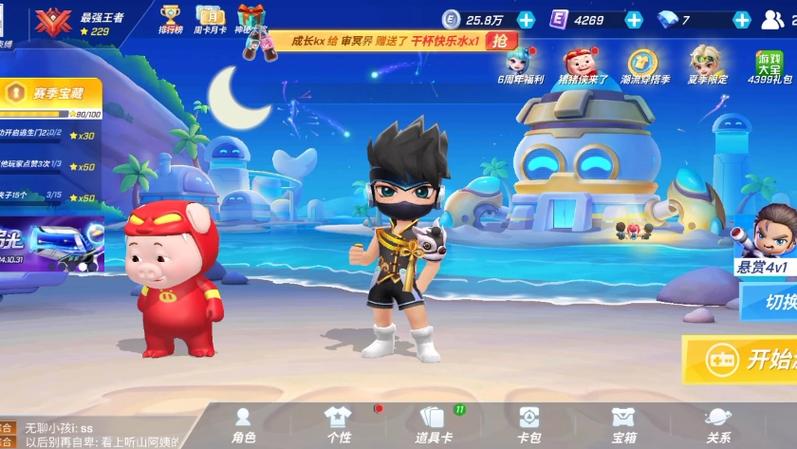Open the 6周年福利 anniversary event
The width and height of the screenshot is (797, 449).
(520, 66)
